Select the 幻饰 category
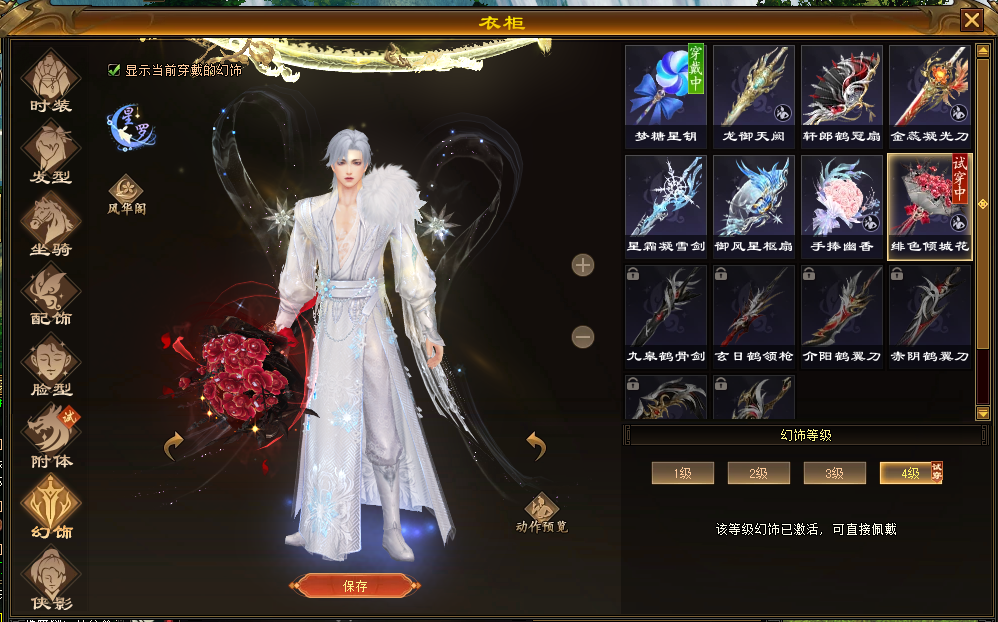The height and width of the screenshot is (622, 998). point(50,505)
